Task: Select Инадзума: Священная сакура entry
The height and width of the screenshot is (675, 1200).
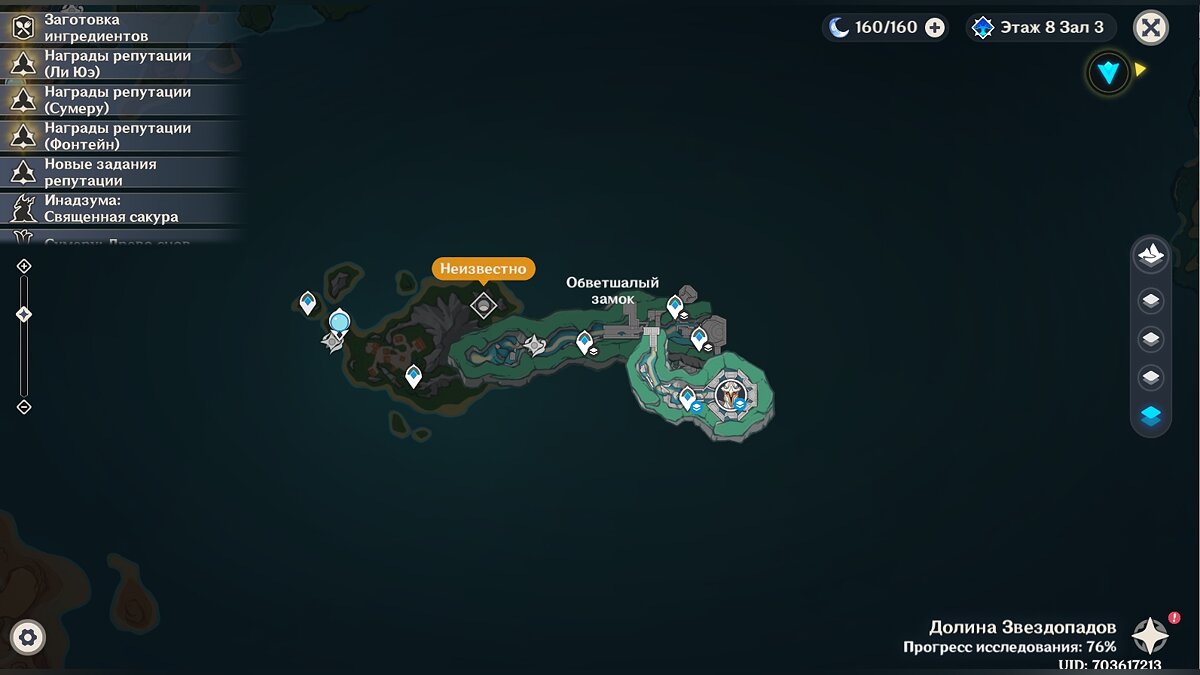Action: [120, 208]
